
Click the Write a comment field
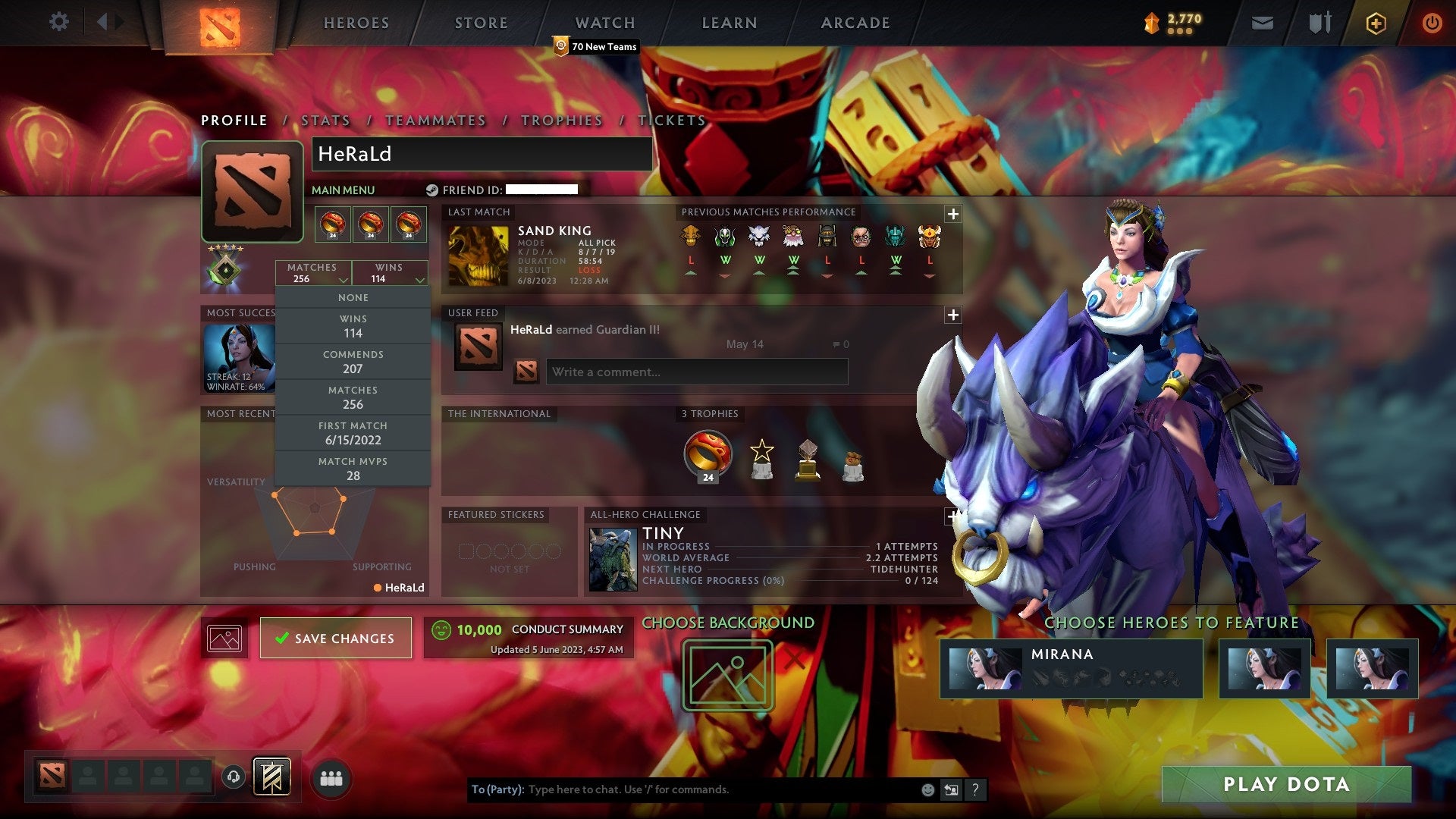tap(696, 372)
